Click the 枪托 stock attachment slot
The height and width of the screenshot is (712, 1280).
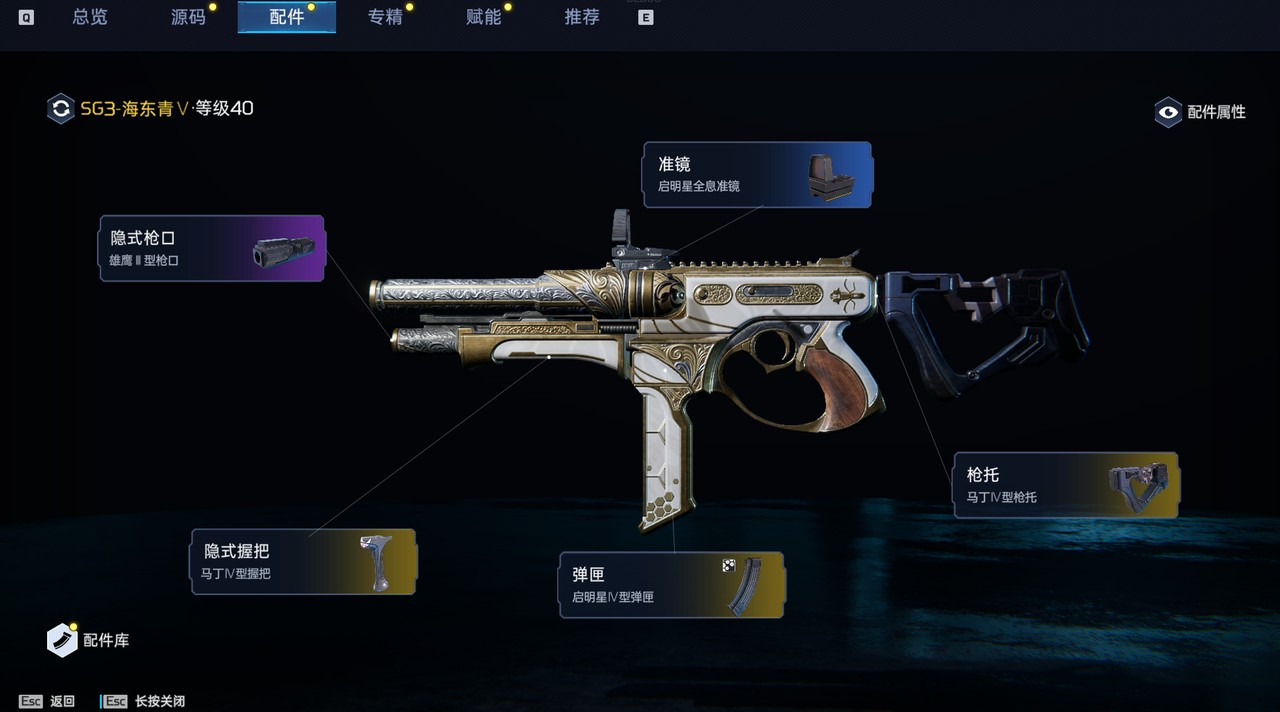pyautogui.click(x=1066, y=485)
